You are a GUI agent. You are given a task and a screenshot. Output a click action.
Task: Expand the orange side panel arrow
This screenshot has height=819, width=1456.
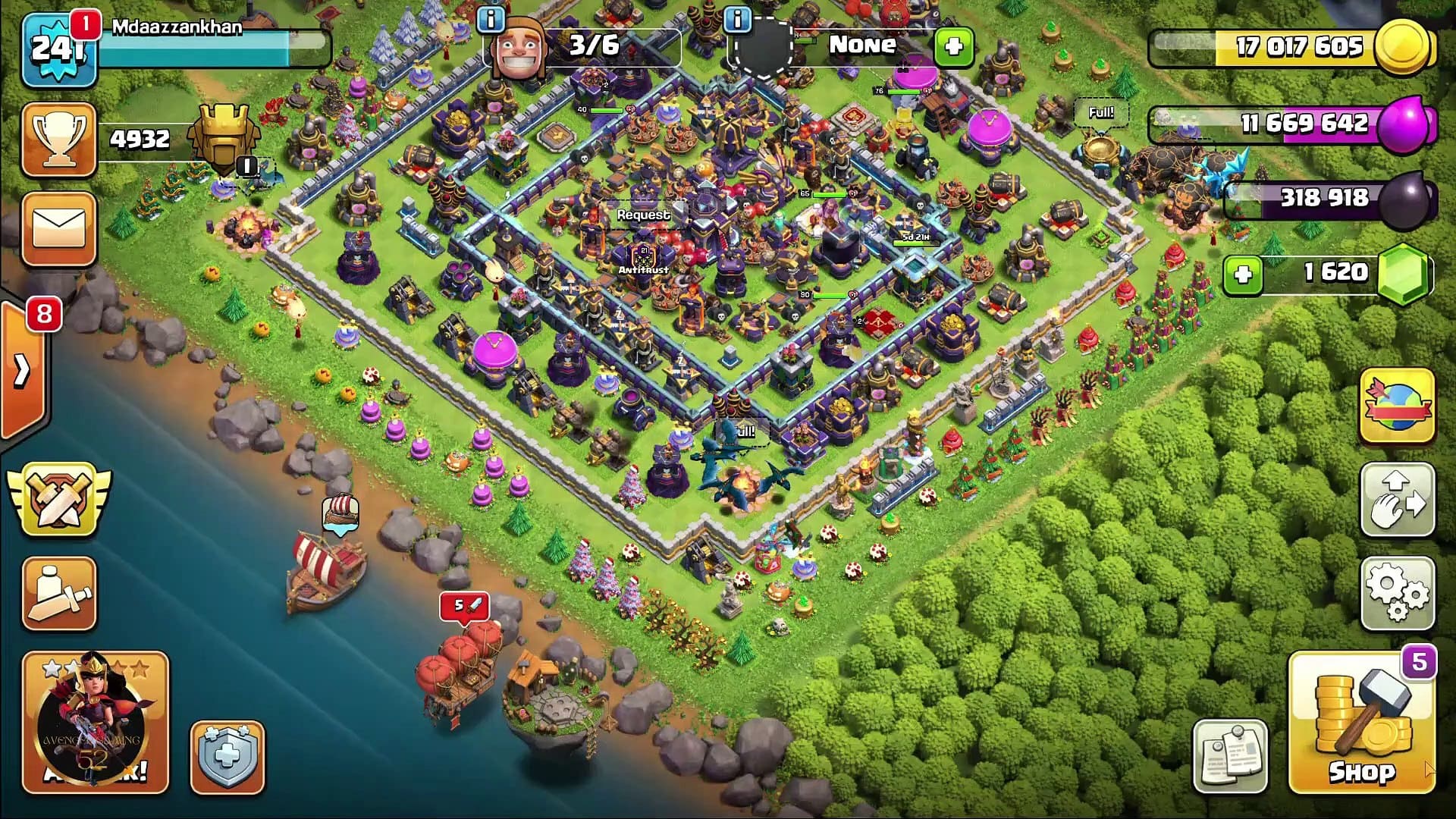23,371
